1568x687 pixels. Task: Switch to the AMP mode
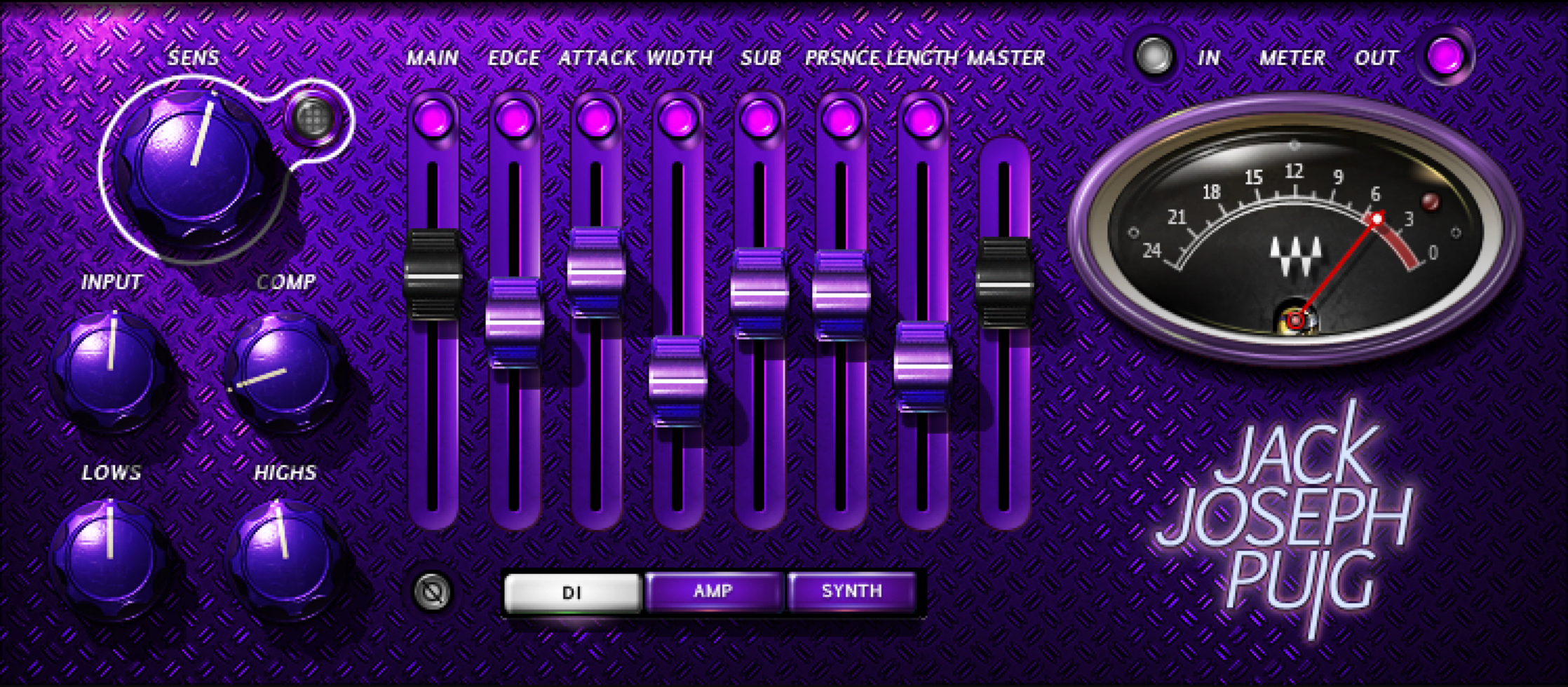(713, 591)
